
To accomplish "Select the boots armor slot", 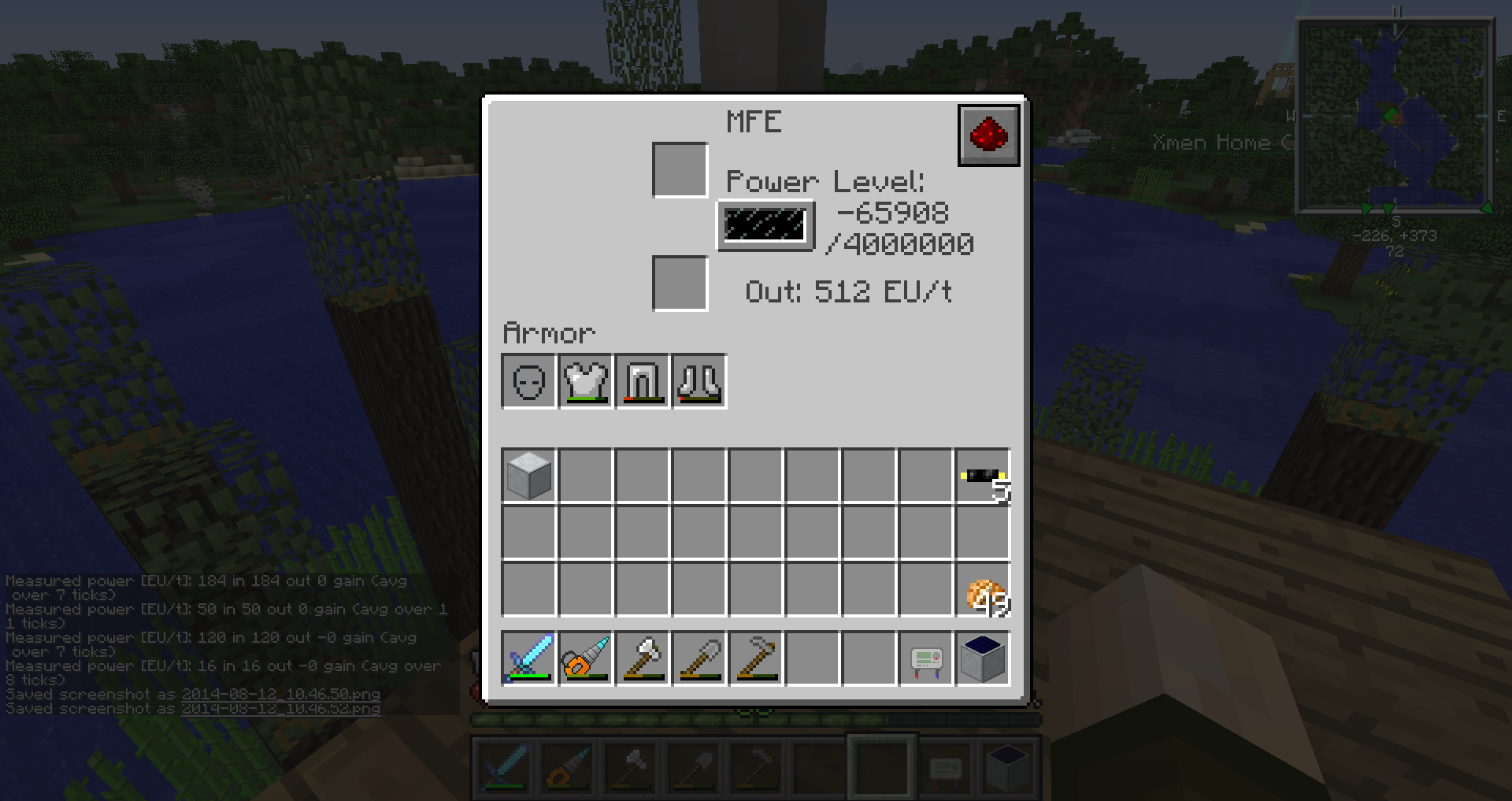I will [699, 382].
